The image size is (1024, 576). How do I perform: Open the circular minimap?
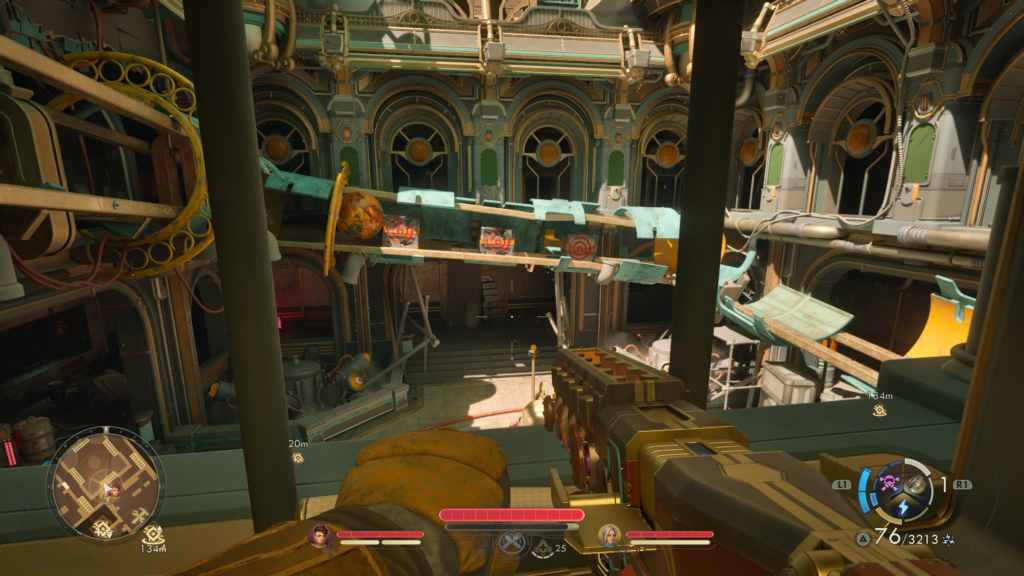point(105,483)
